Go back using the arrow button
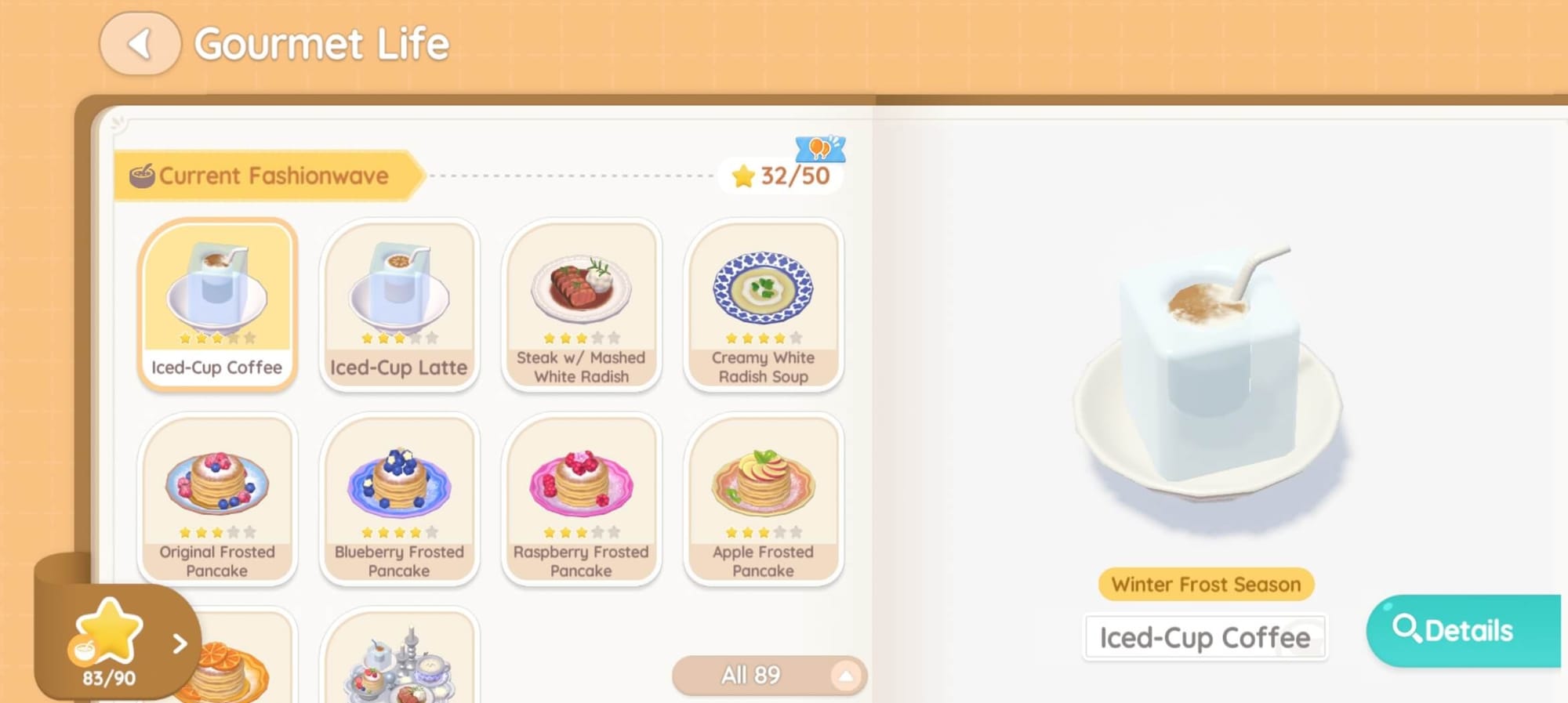Screen dimensions: 1568x703 coord(140,44)
